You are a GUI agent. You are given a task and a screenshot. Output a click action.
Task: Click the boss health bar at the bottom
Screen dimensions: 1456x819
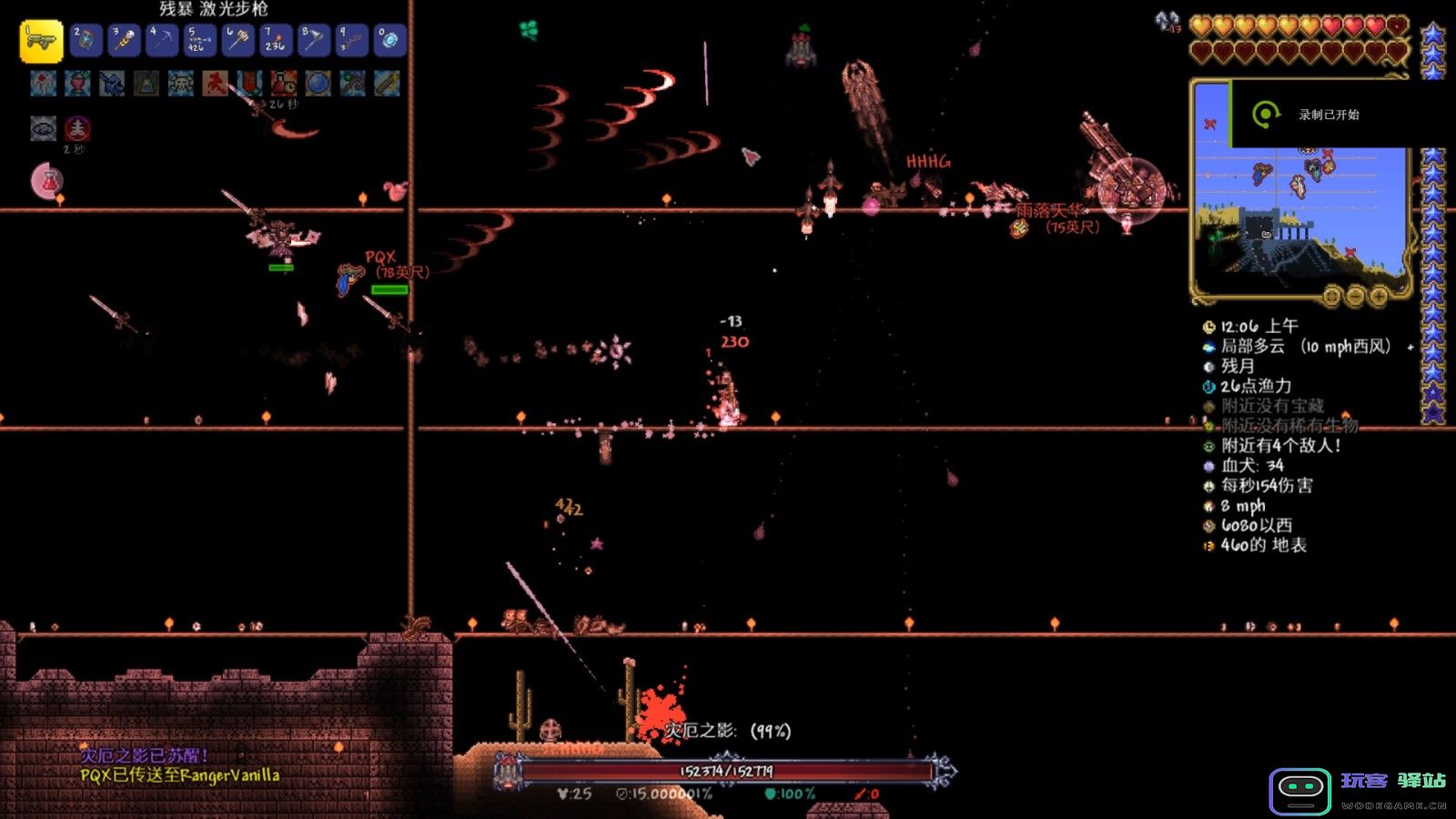tap(725, 772)
